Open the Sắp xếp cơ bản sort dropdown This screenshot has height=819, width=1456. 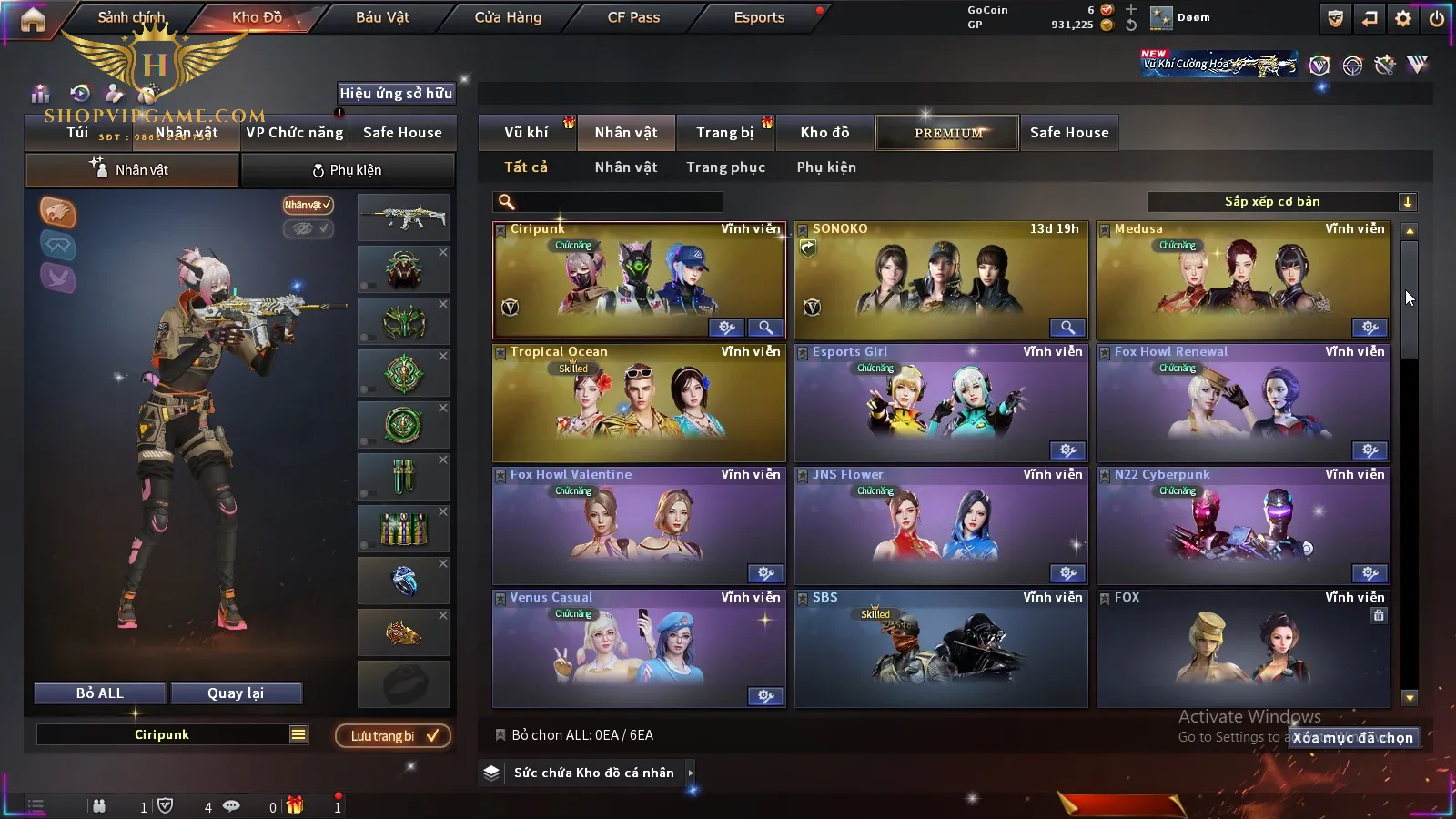[1281, 202]
